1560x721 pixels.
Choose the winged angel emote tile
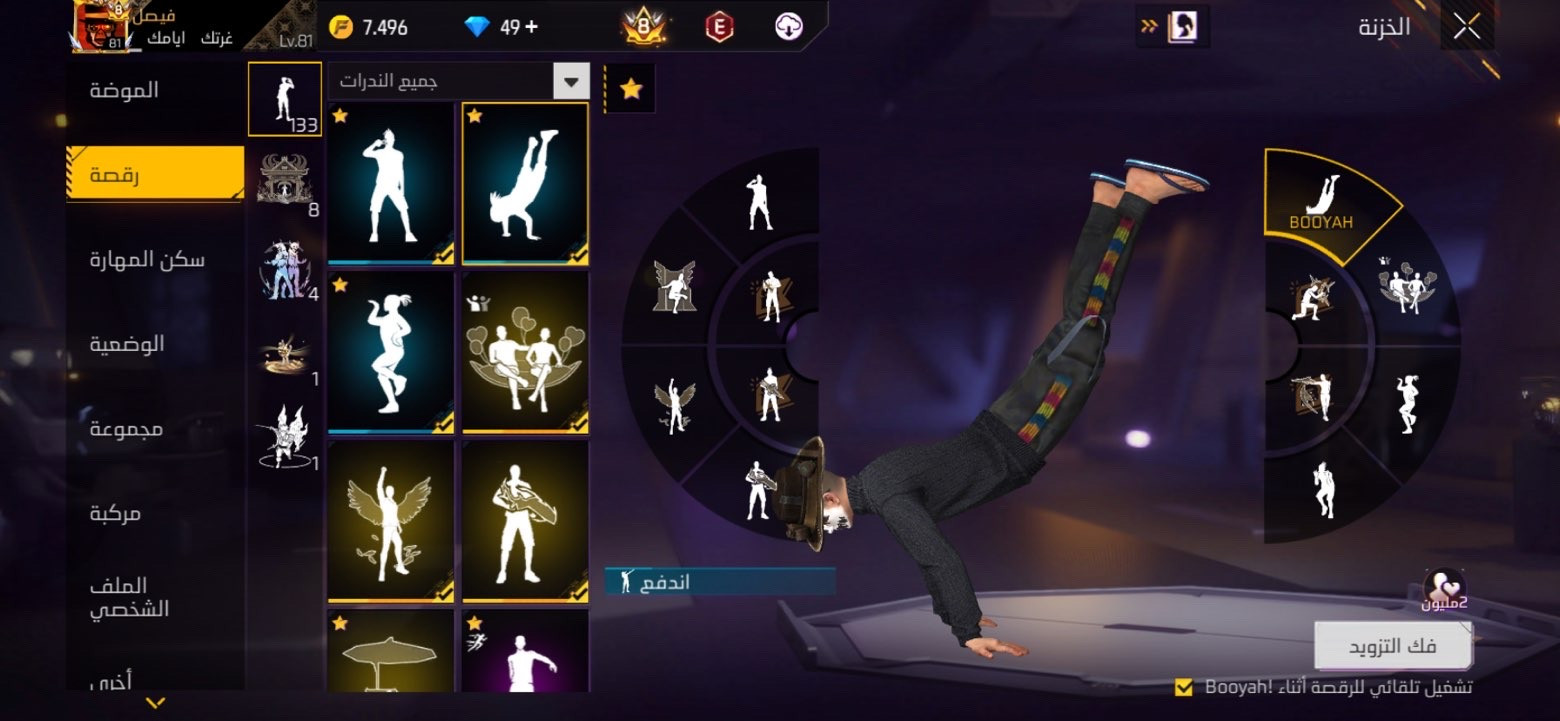[x=391, y=521]
